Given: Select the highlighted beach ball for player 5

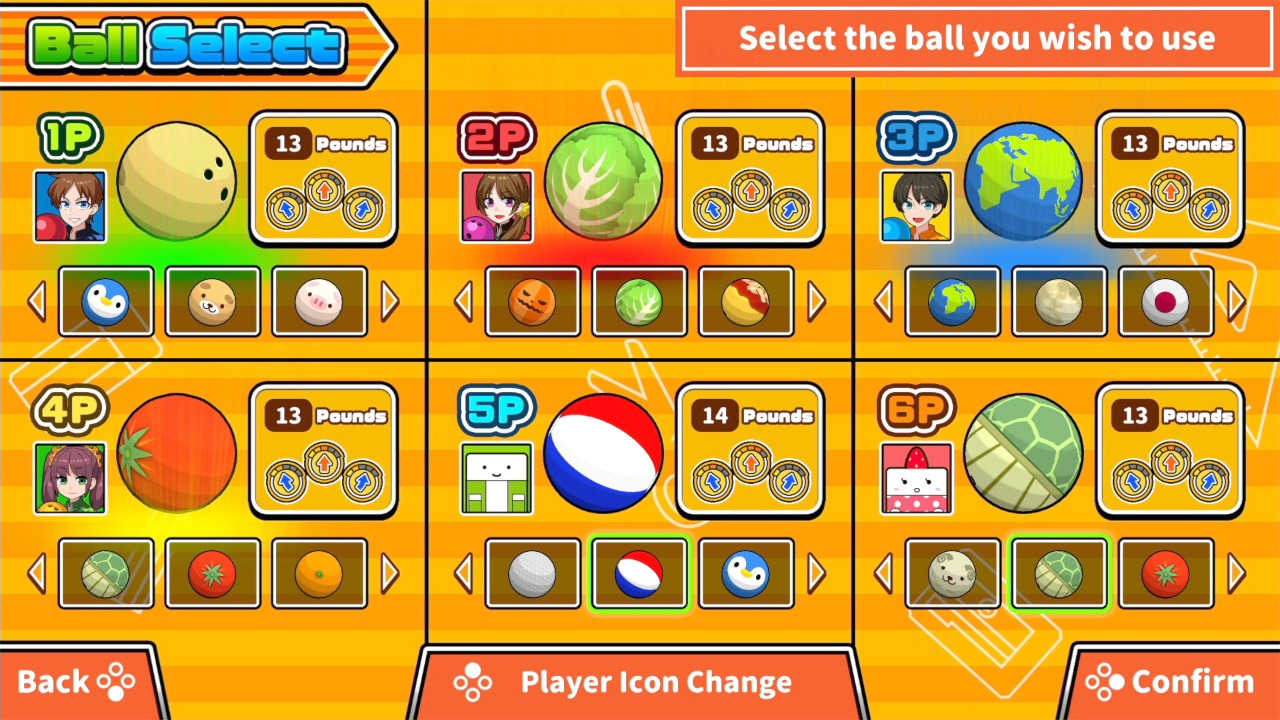Looking at the screenshot, I should tap(639, 573).
